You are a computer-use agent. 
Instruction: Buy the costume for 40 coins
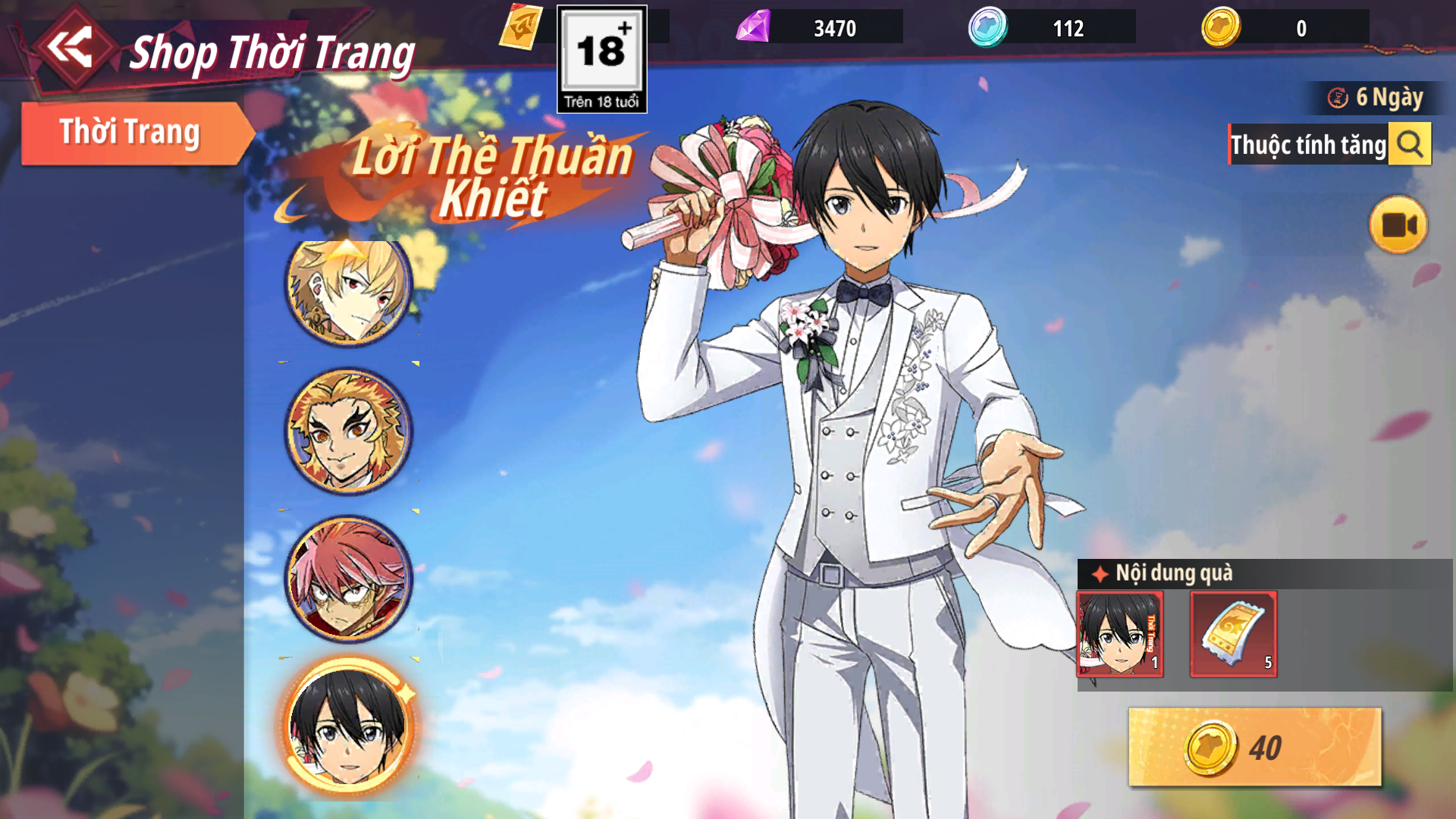click(1254, 747)
